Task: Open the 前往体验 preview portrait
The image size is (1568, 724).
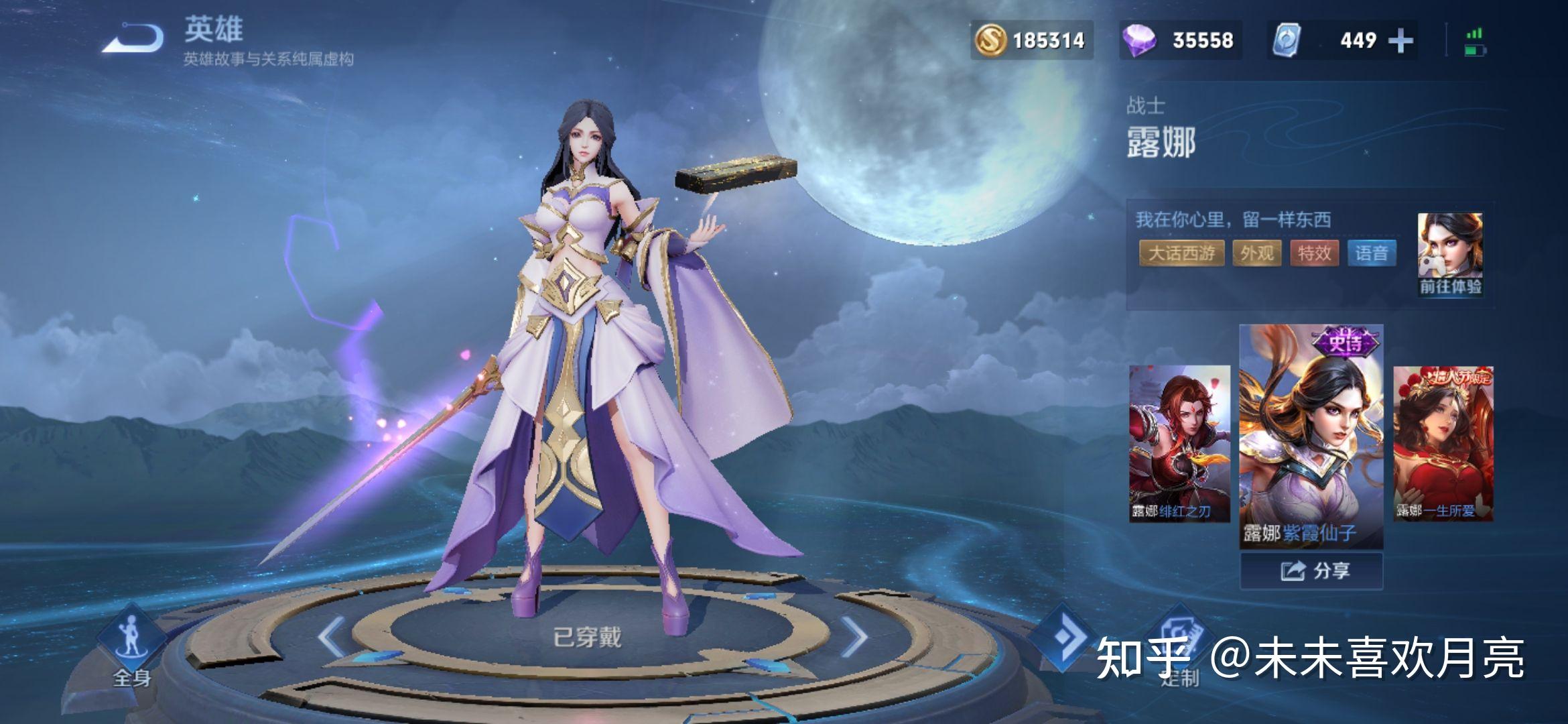Action: [1450, 254]
